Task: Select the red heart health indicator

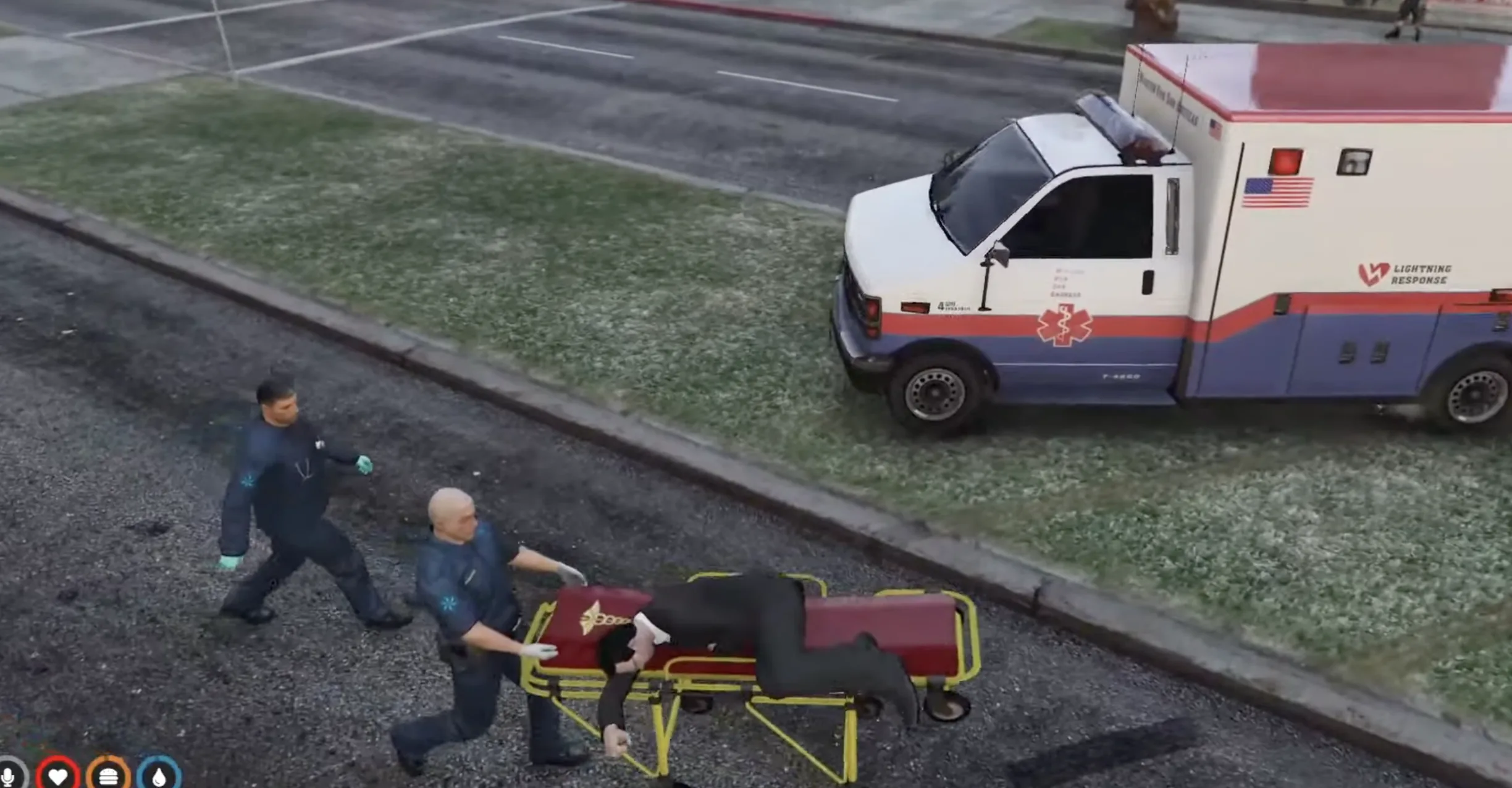Action: point(57,778)
